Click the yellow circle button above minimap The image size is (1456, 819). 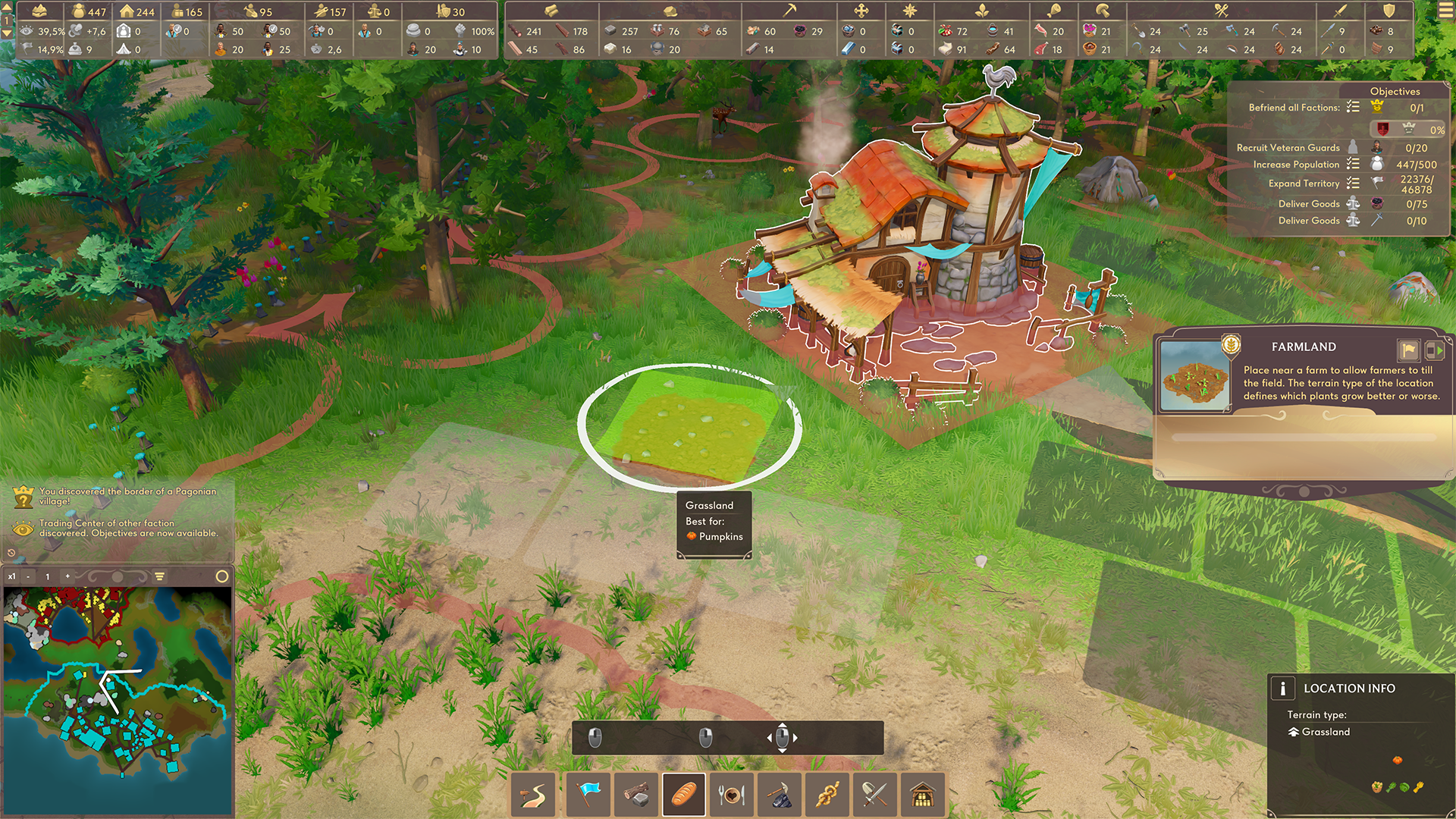(222, 577)
